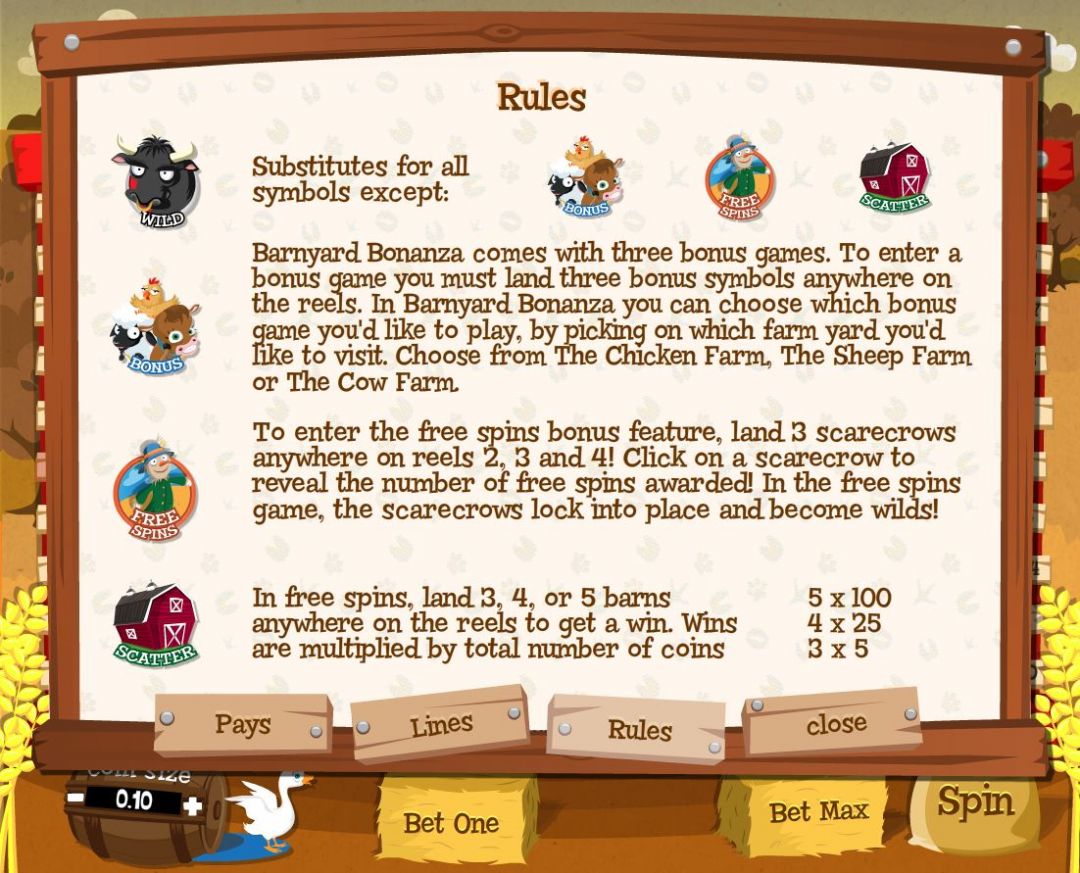Image resolution: width=1080 pixels, height=873 pixels.
Task: Close the rules board
Action: 835,723
